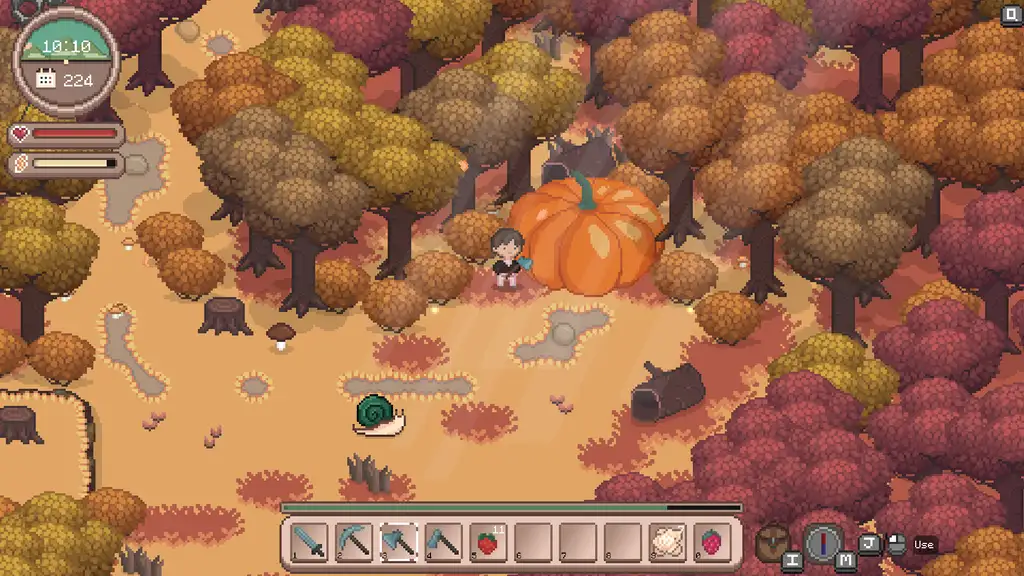Pick the cream-colored item in slot 9
Viewport: 1024px width, 576px height.
(667, 543)
